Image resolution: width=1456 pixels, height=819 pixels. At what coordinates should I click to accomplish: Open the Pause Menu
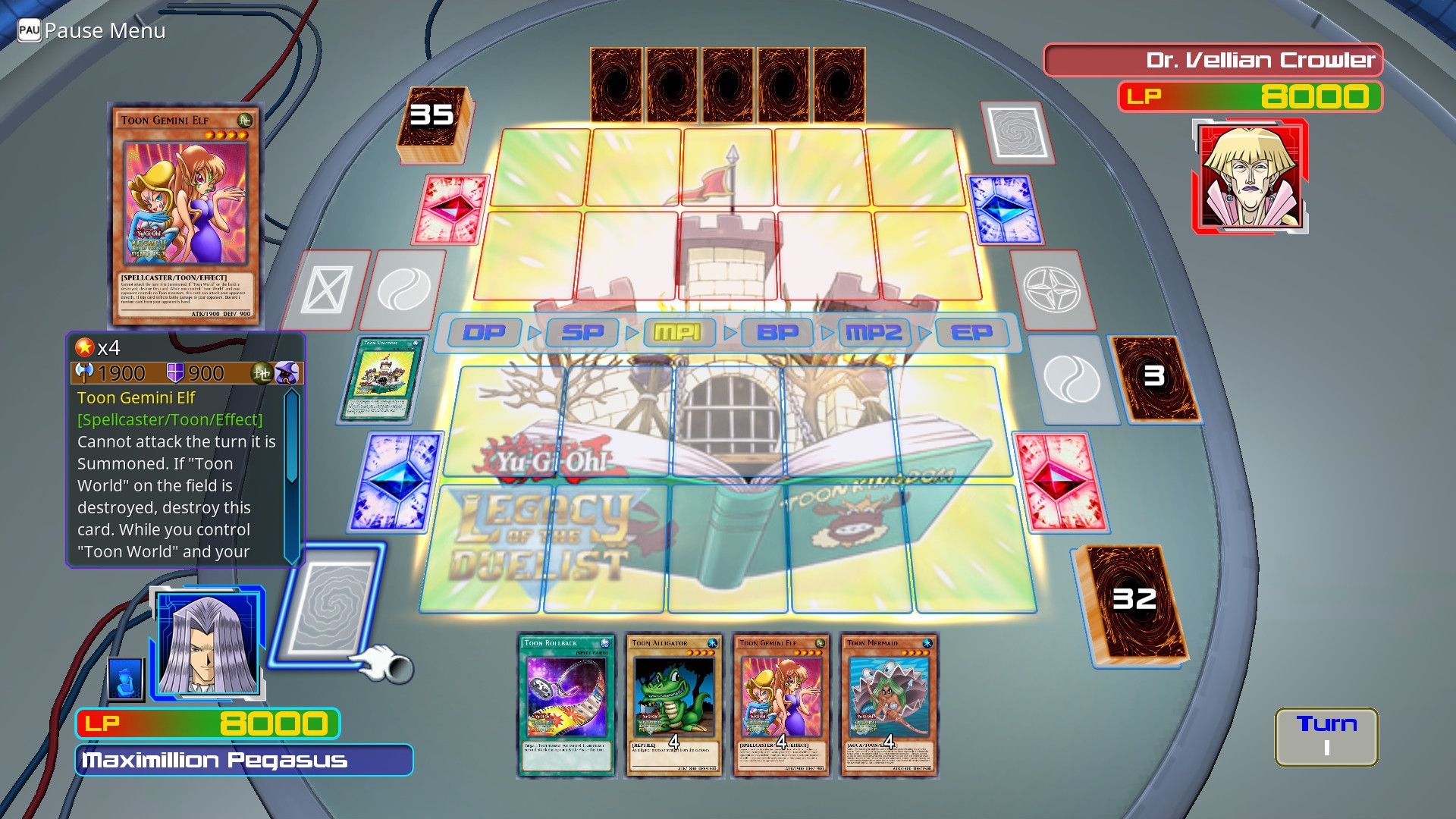point(91,30)
